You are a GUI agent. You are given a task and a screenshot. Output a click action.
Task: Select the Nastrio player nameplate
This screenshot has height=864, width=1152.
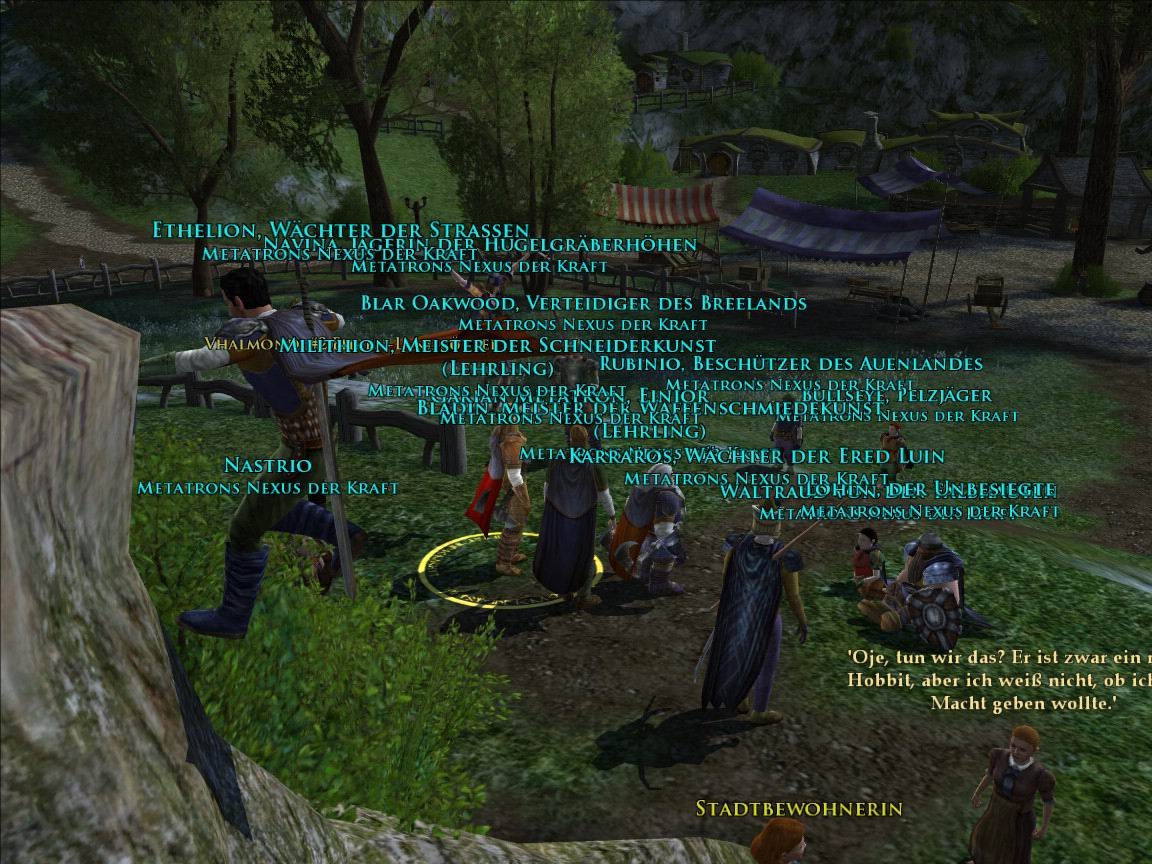[x=268, y=465]
